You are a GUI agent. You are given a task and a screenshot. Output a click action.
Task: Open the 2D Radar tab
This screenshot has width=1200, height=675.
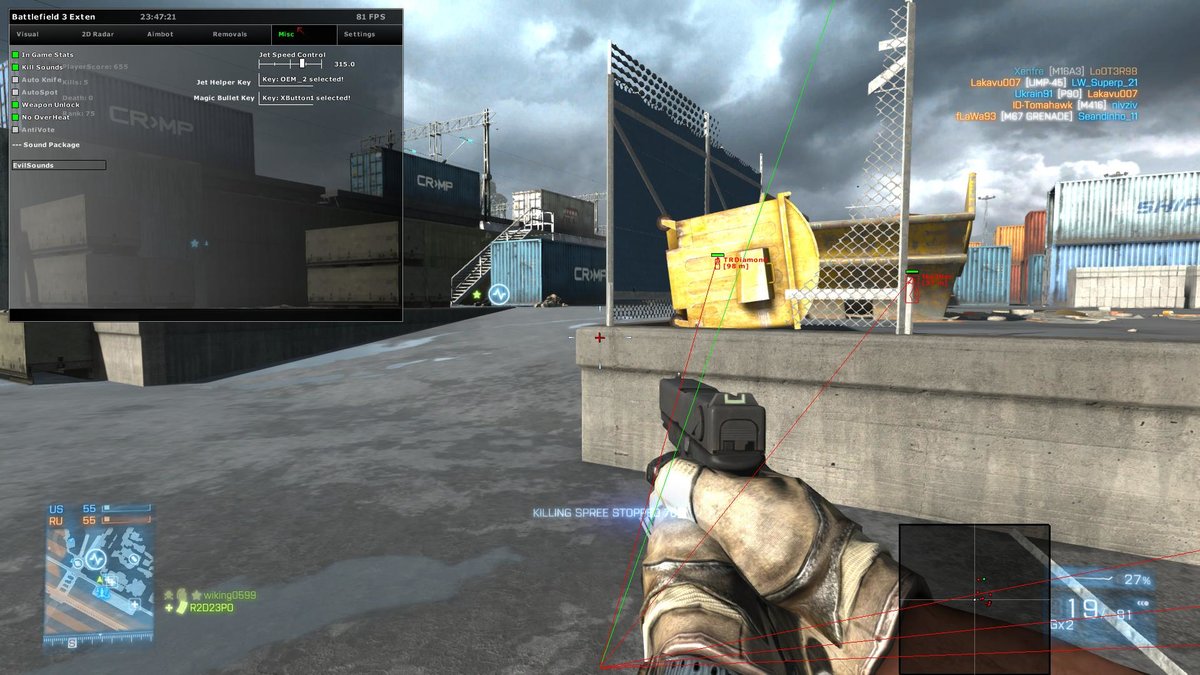(98, 34)
